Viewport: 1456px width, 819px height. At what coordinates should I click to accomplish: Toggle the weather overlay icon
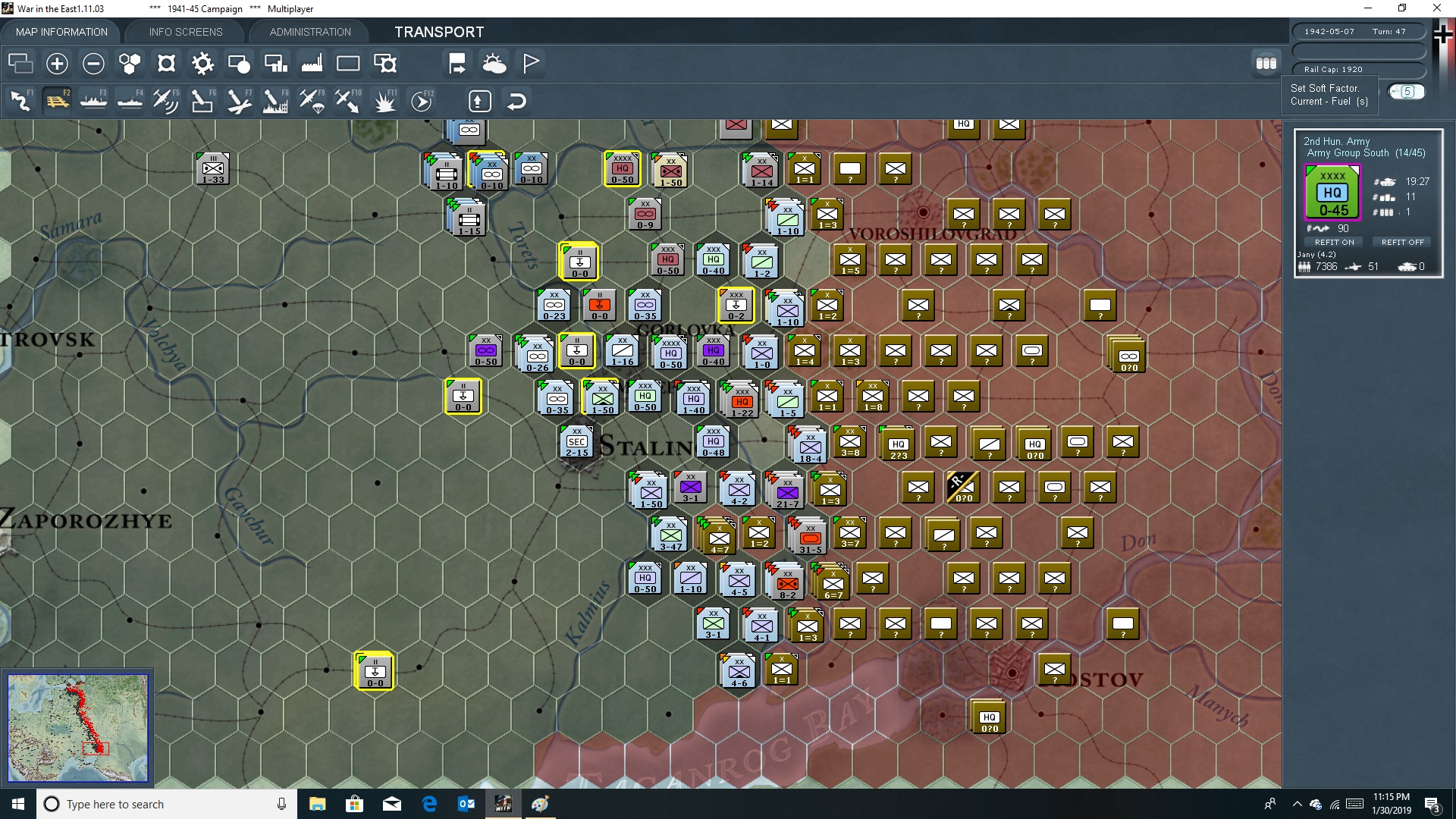pyautogui.click(x=494, y=64)
